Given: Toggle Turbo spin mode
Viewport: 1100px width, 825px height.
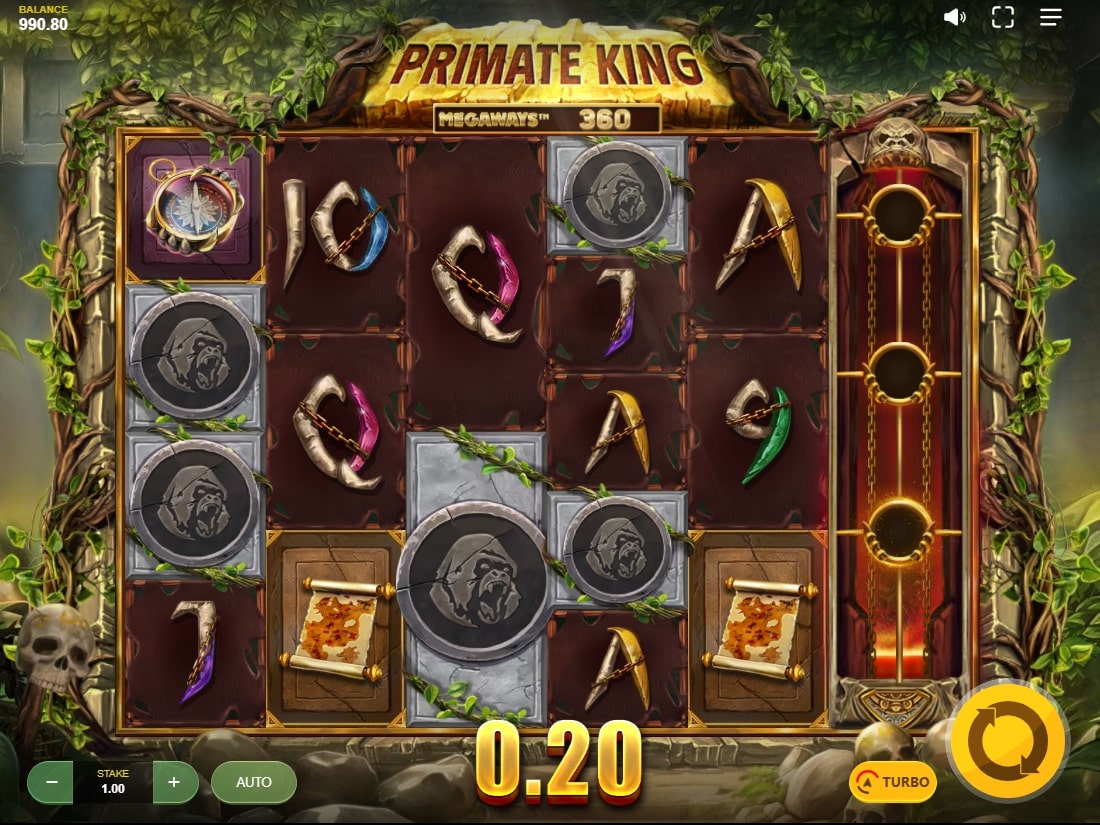Looking at the screenshot, I should tap(893, 782).
